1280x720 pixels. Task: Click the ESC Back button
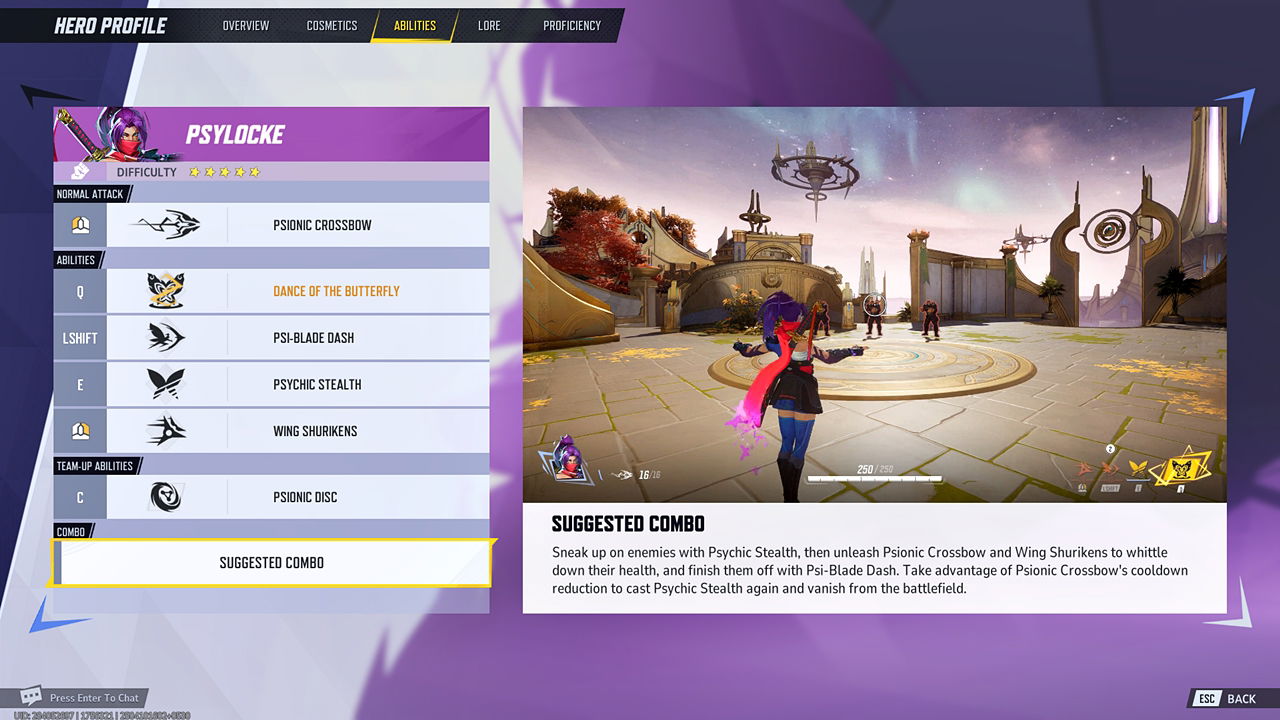tap(1222, 698)
